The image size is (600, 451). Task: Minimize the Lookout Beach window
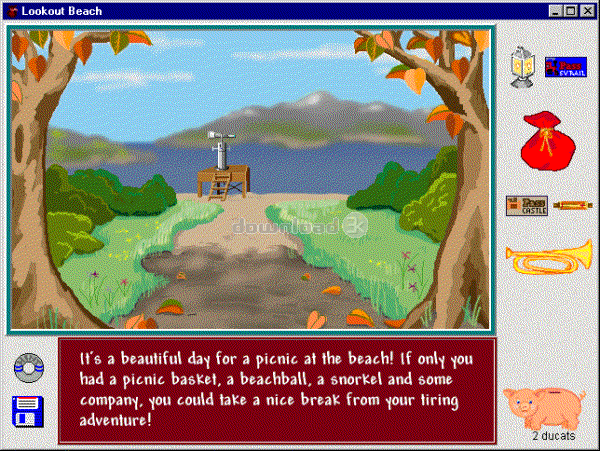point(556,10)
